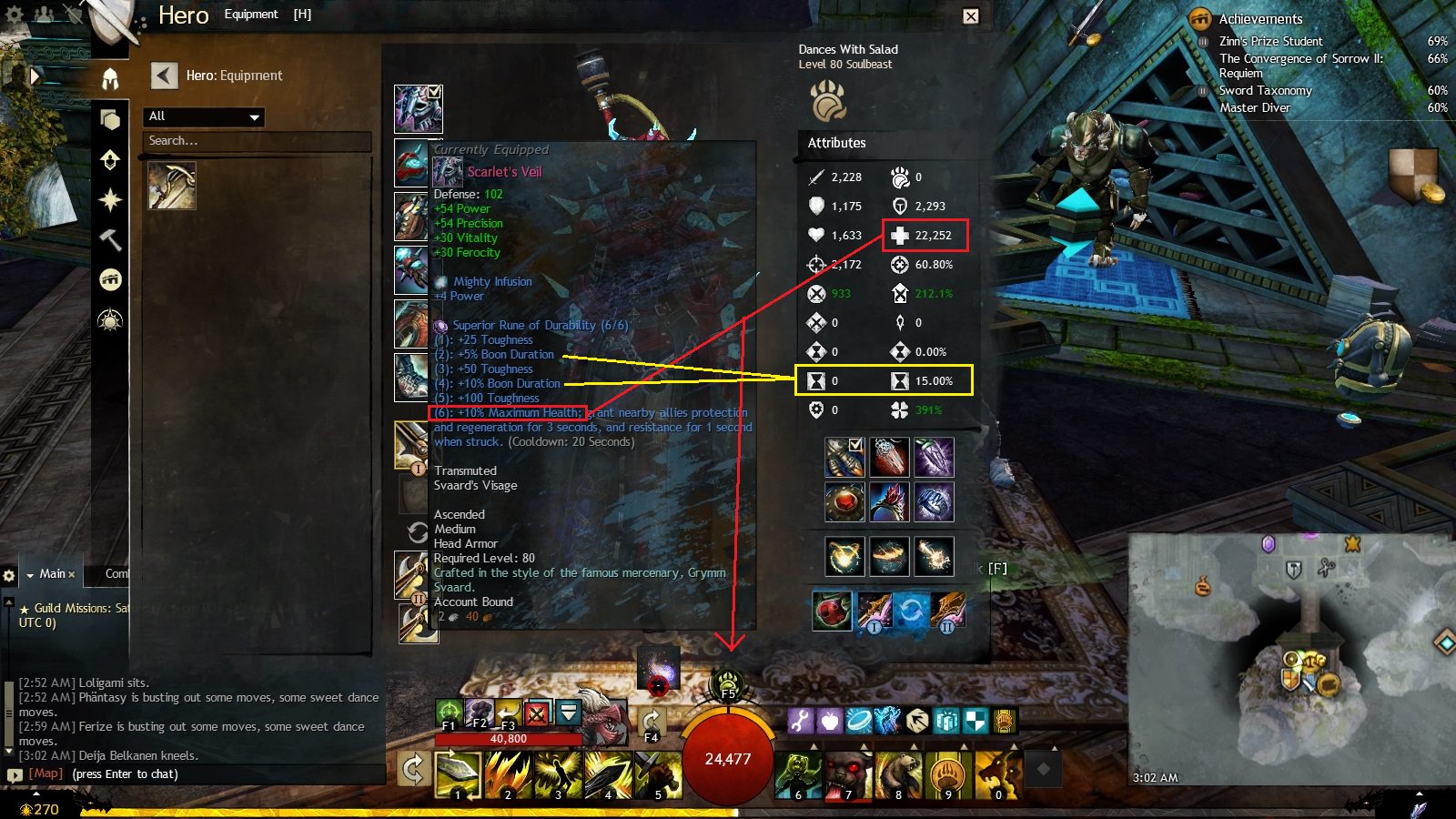Click the red gem amulet equipment slot
Image resolution: width=1456 pixels, height=819 pixels.
click(x=844, y=501)
